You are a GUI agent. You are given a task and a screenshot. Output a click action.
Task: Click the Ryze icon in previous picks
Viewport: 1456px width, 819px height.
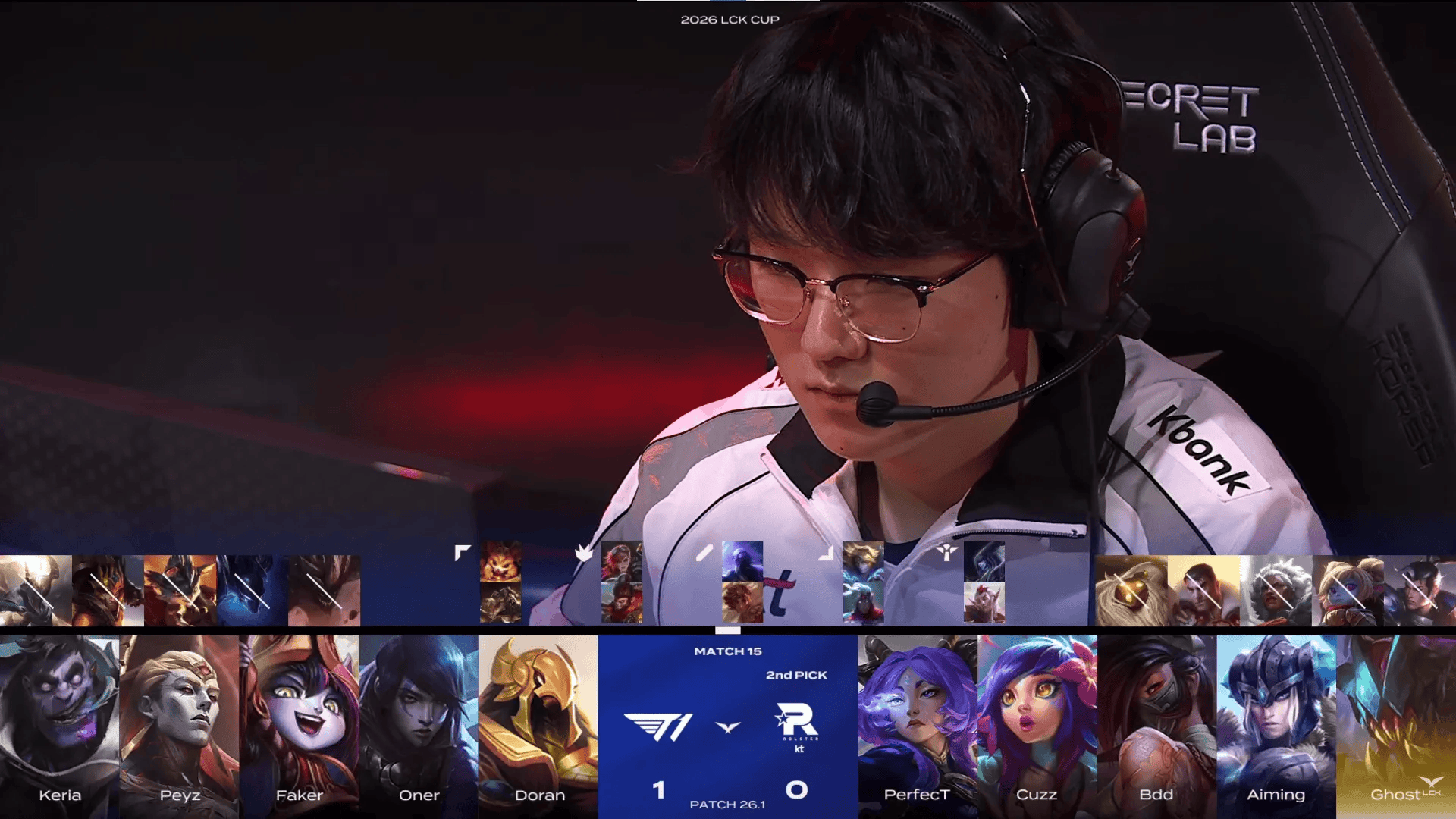(742, 561)
